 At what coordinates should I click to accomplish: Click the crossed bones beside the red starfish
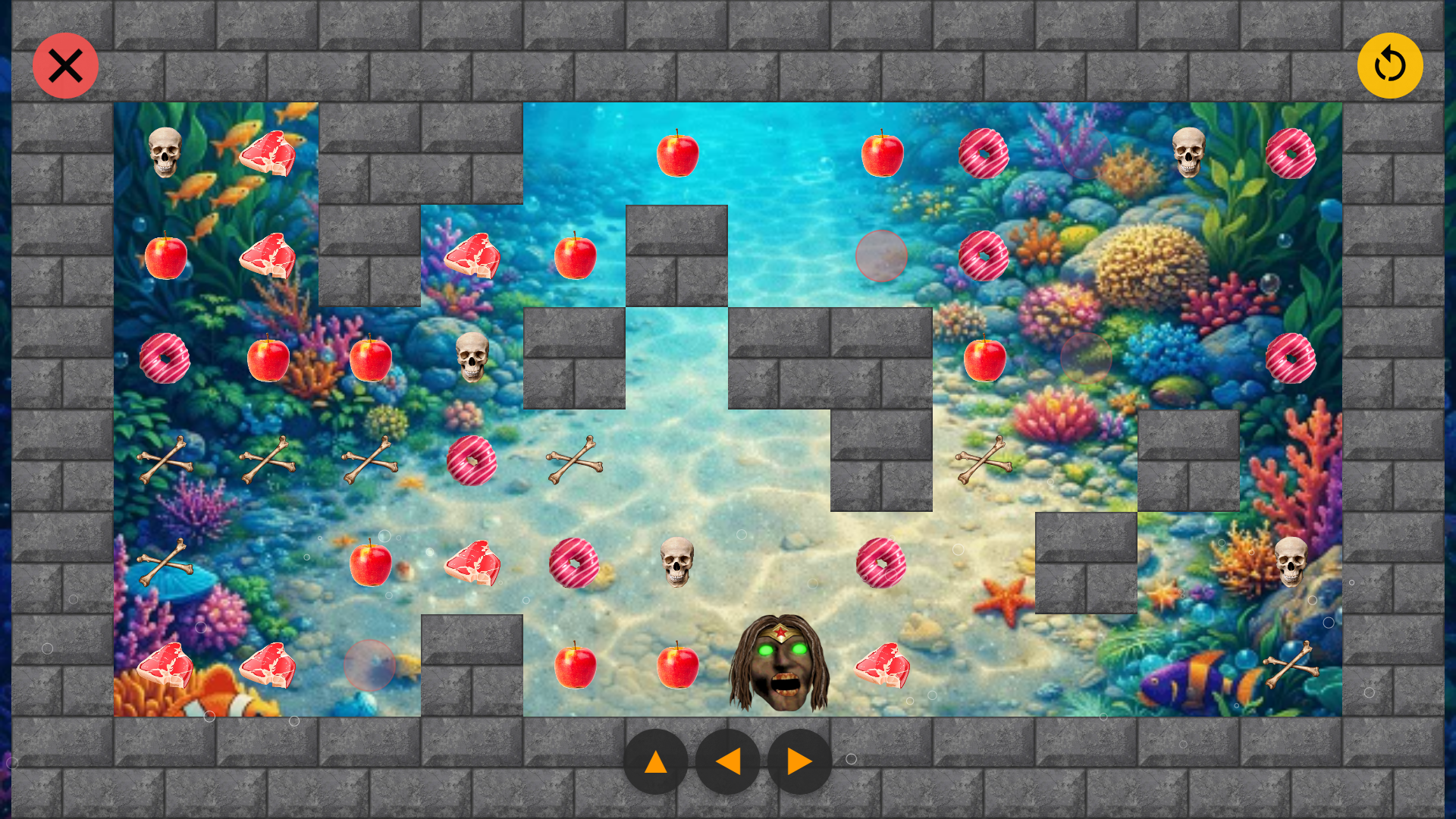click(x=984, y=459)
